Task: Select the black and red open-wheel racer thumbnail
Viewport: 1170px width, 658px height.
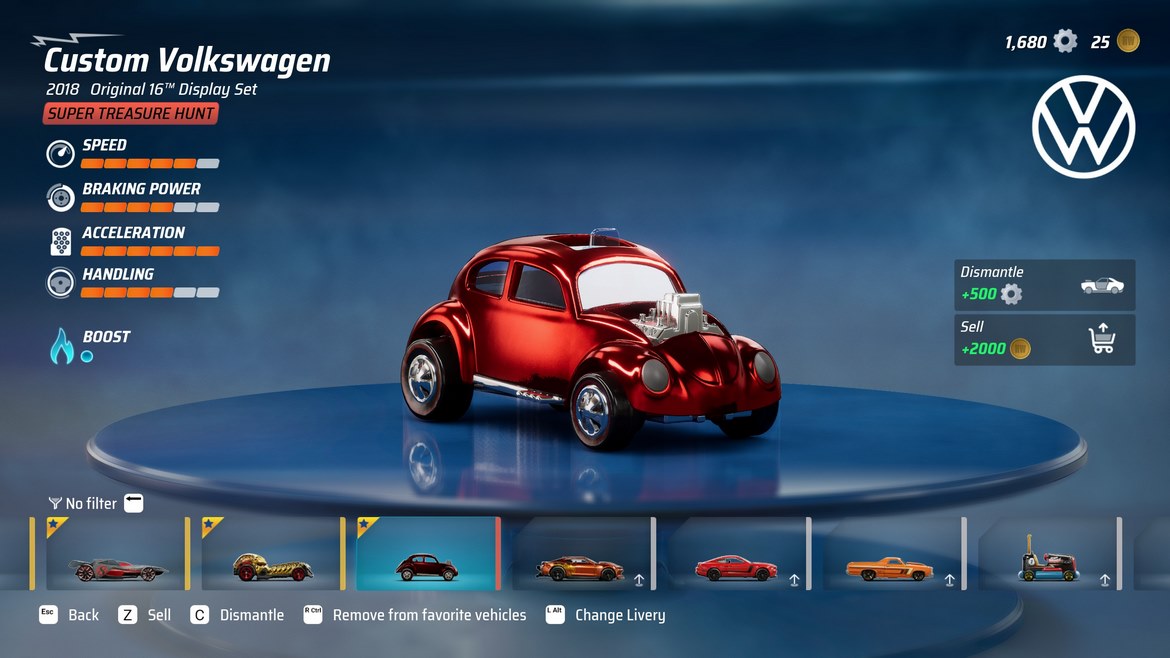Action: tap(110, 554)
